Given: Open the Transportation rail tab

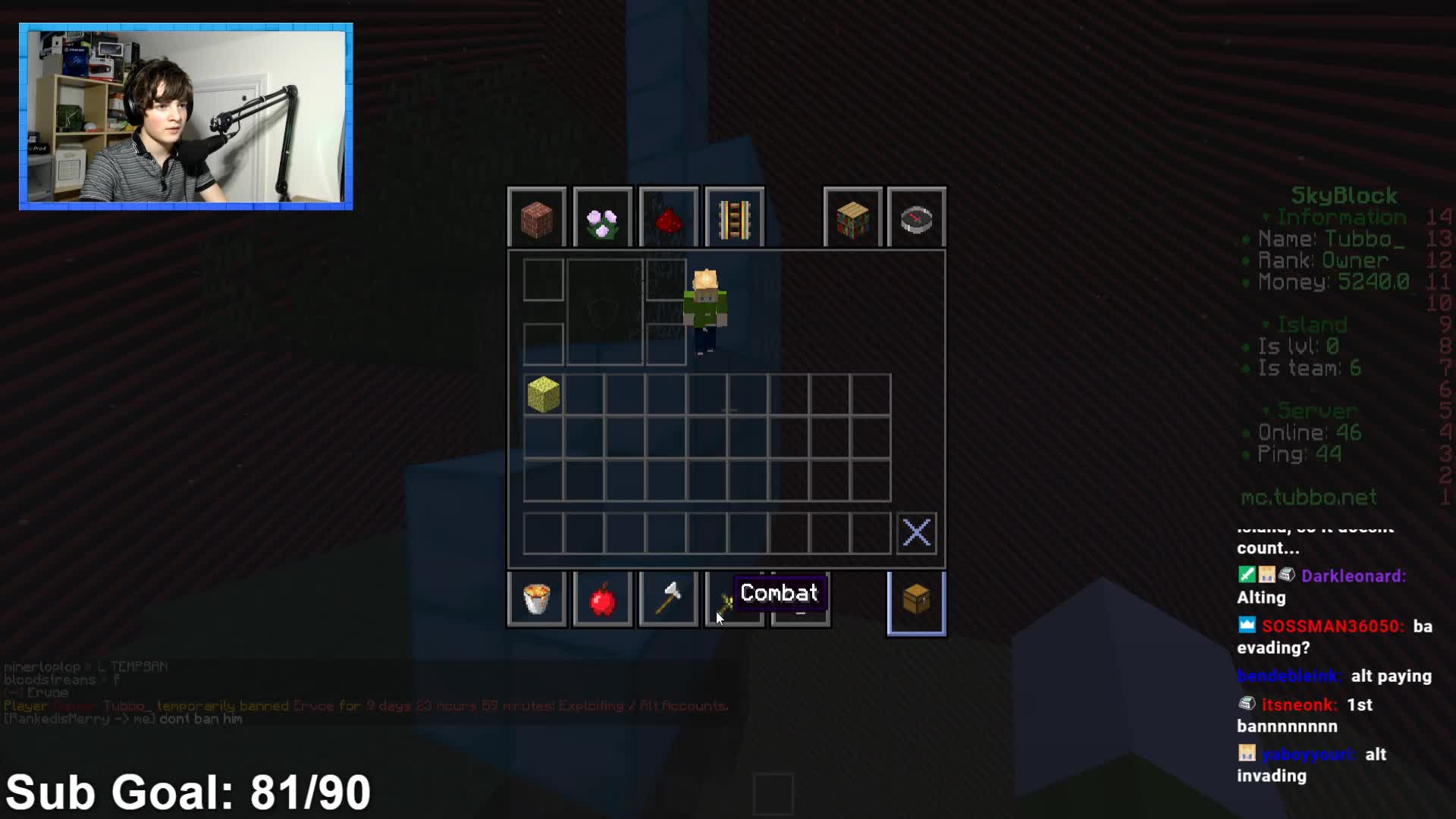Looking at the screenshot, I should (734, 219).
